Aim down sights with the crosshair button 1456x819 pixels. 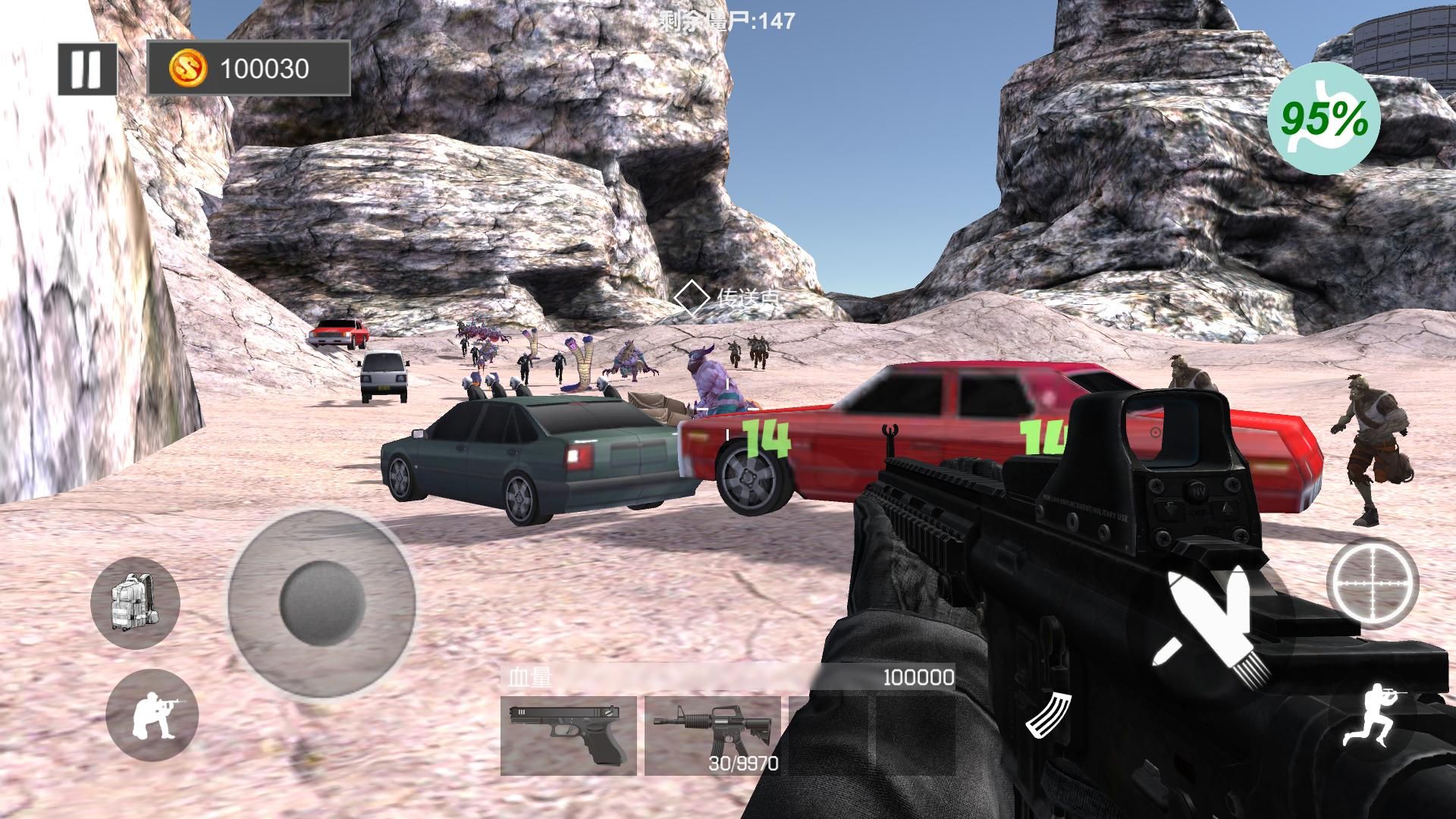click(x=1373, y=584)
